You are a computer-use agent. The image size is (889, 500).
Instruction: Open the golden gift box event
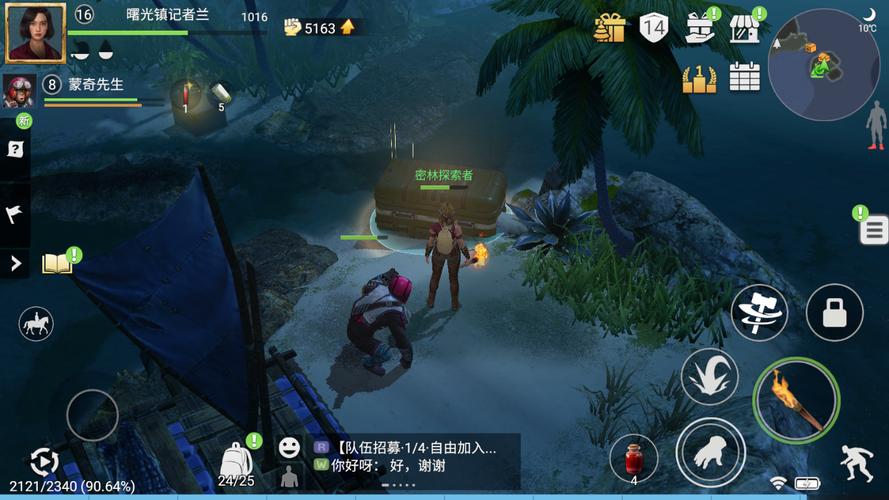(x=609, y=28)
